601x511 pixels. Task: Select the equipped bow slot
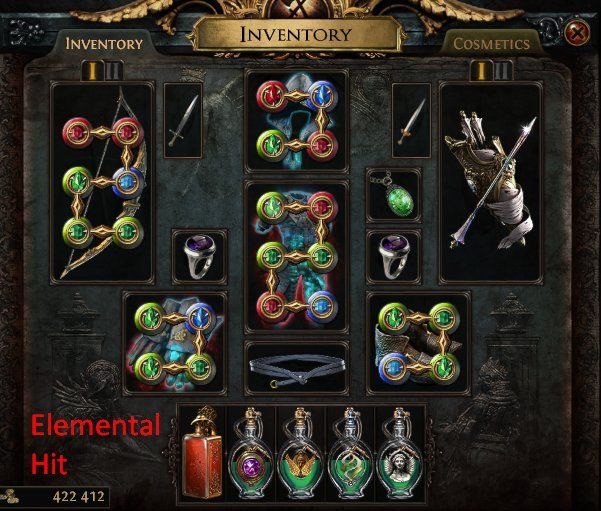(101, 182)
